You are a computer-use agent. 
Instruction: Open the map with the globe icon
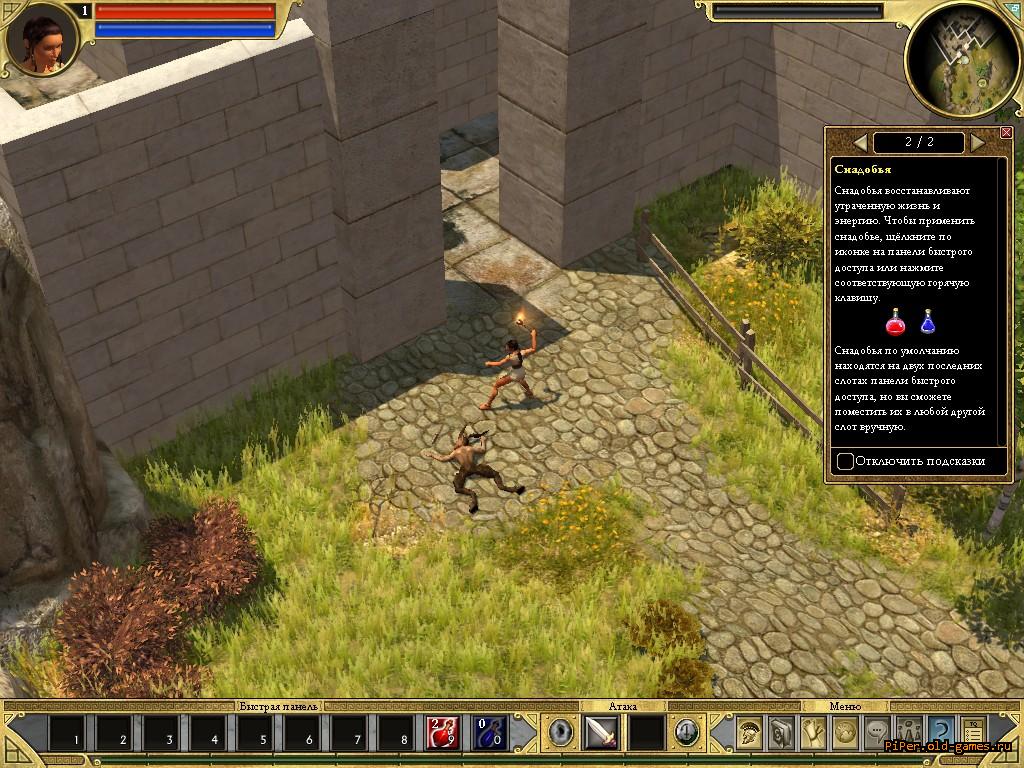point(846,733)
